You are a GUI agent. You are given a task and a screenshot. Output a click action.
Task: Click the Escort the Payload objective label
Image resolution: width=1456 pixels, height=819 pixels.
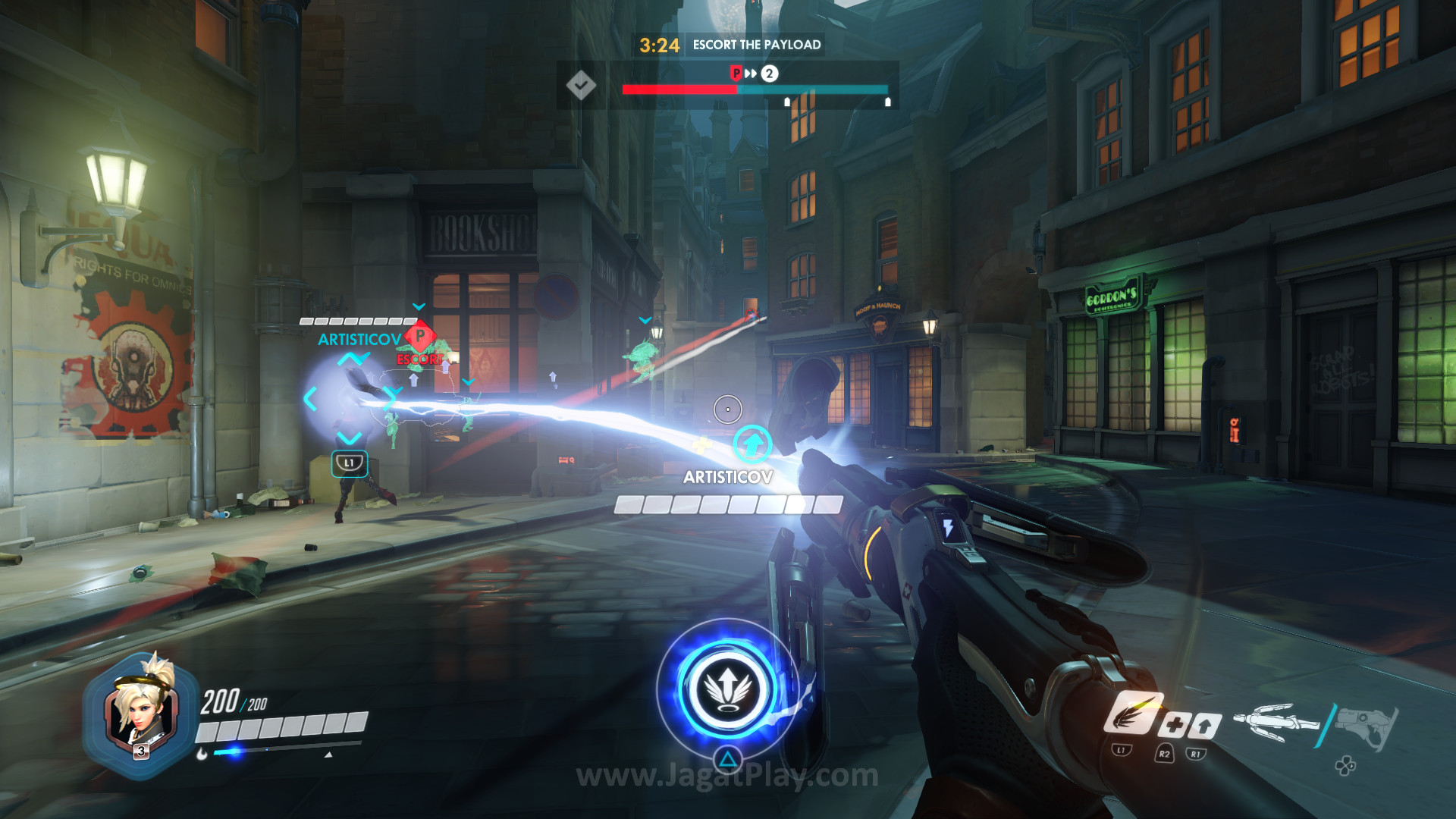(756, 45)
